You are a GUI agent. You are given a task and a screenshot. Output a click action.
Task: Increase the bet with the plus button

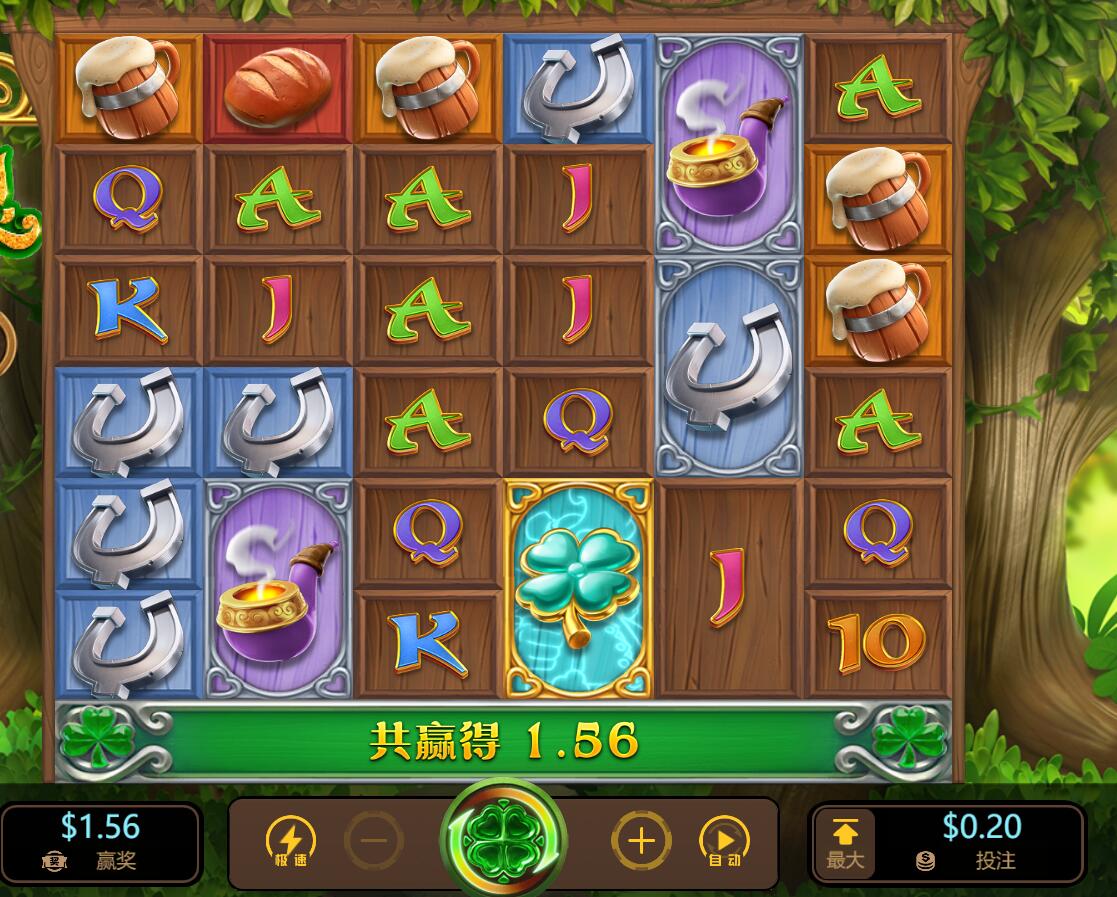point(641,840)
